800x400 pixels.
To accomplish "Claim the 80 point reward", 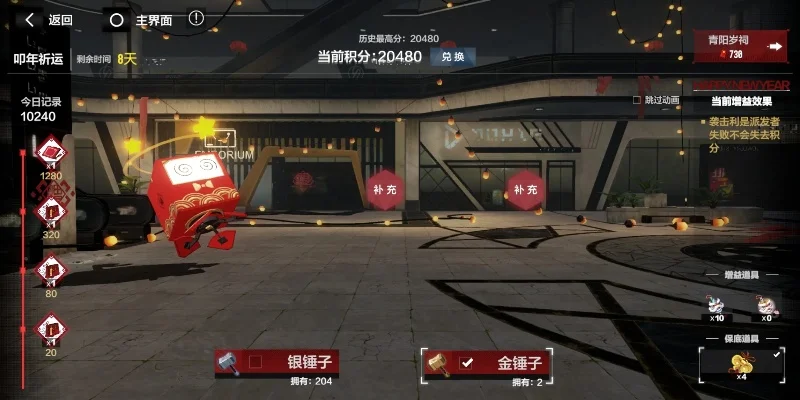I will click(51, 270).
